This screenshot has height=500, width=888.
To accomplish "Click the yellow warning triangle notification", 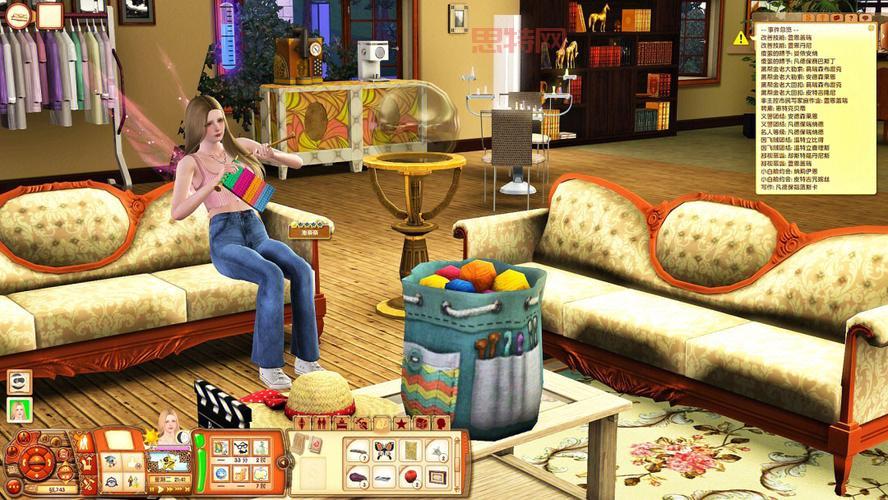I will (x=740, y=38).
